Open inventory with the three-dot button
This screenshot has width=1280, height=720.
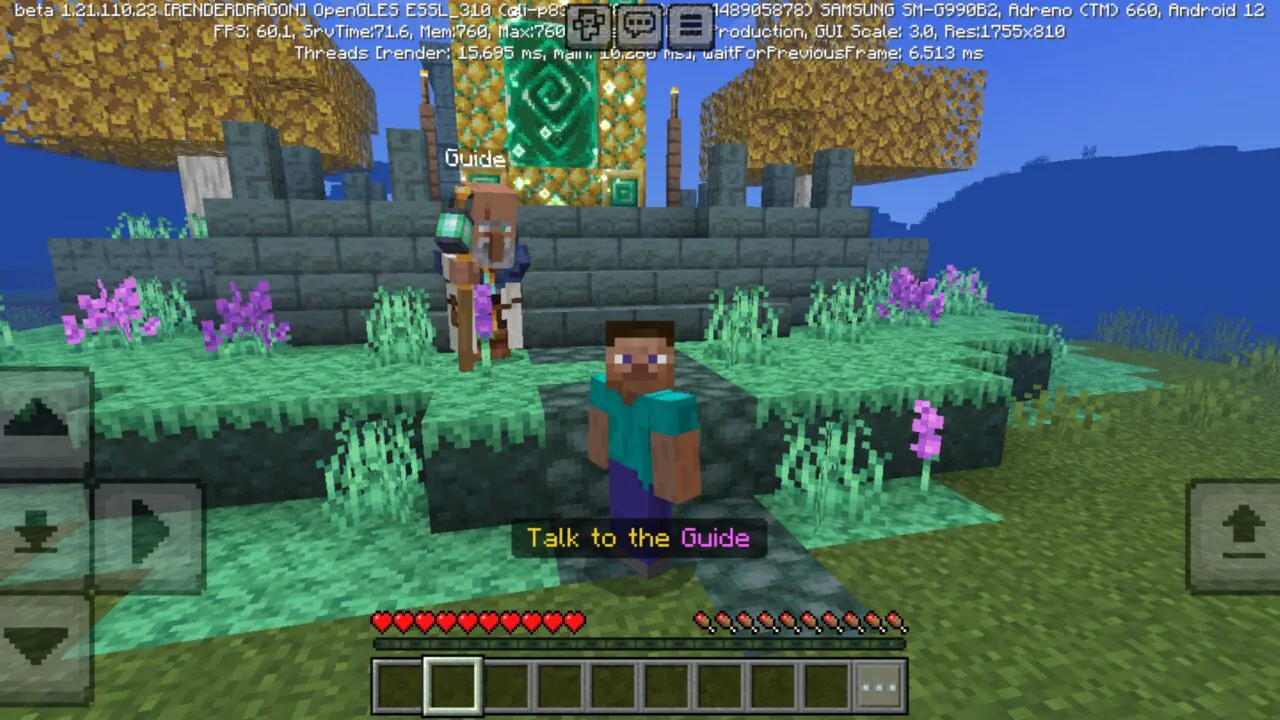coord(880,683)
